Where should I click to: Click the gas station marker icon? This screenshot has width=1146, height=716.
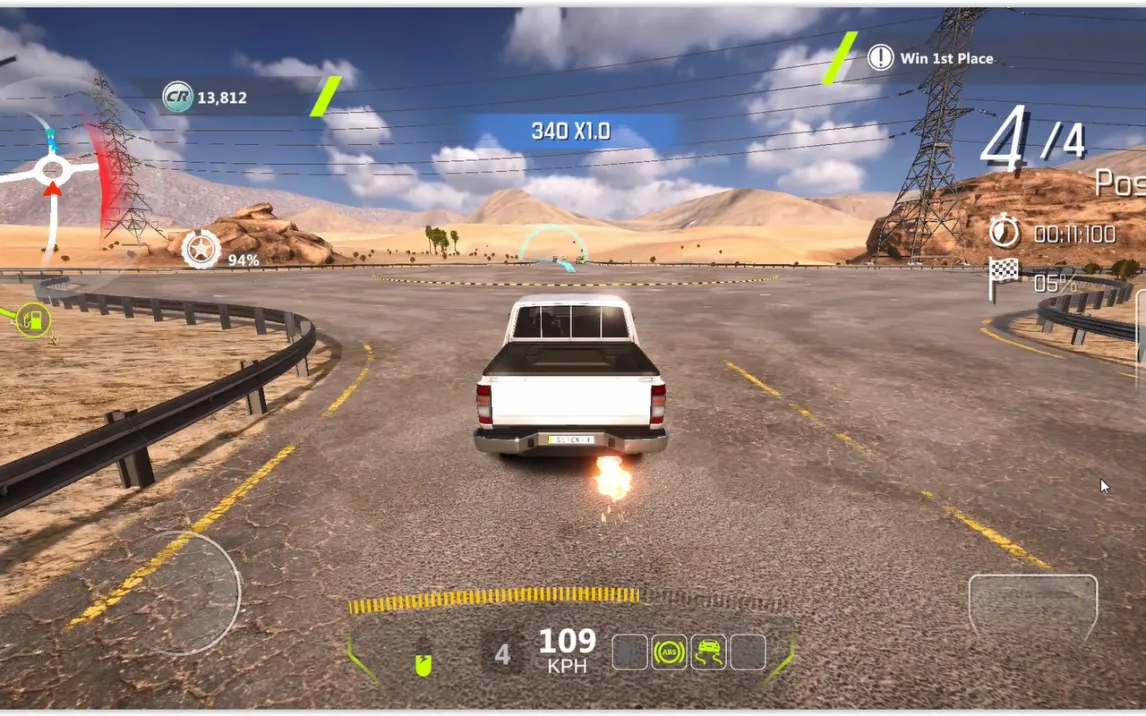33,320
